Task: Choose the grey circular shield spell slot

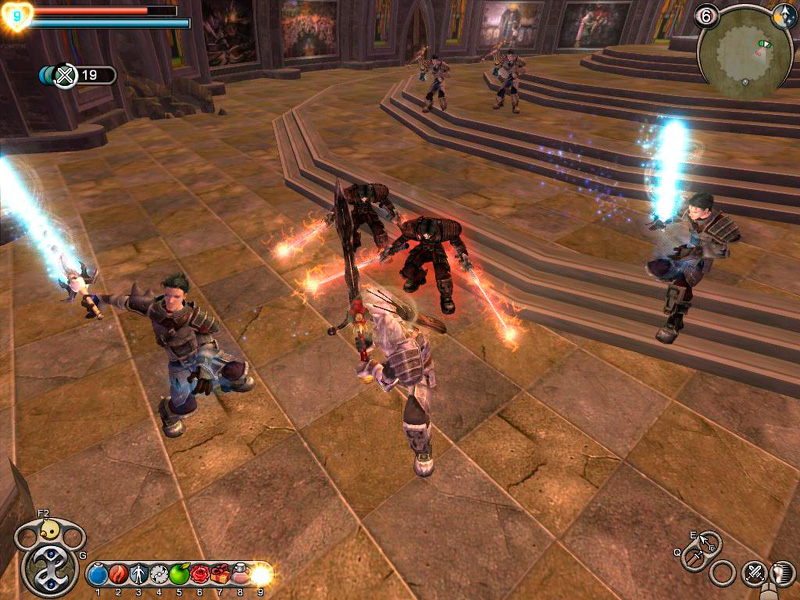Action: point(158,574)
